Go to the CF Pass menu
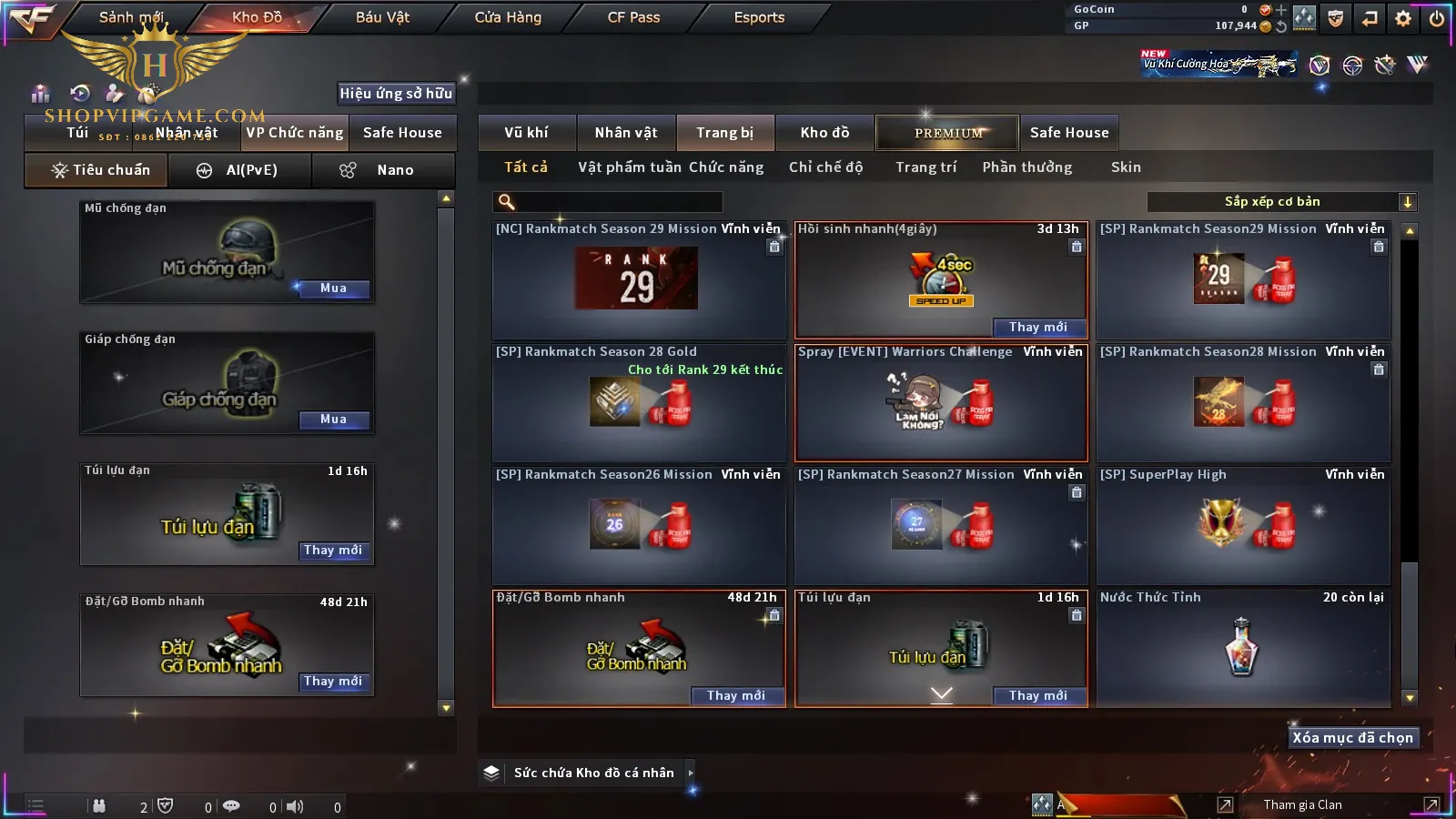This screenshot has width=1456, height=819. [x=633, y=17]
